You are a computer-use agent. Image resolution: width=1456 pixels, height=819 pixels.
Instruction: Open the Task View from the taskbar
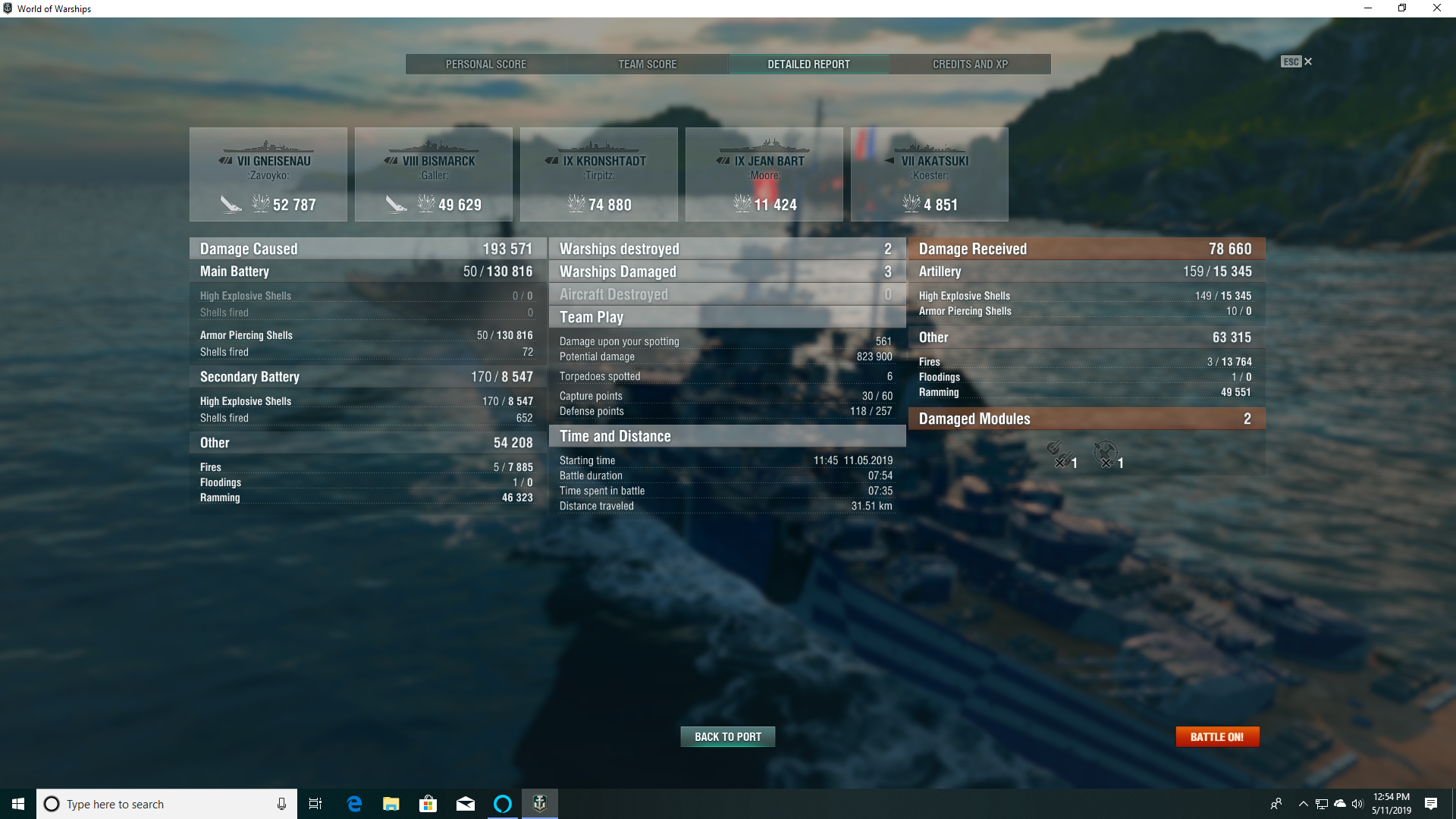coord(315,804)
